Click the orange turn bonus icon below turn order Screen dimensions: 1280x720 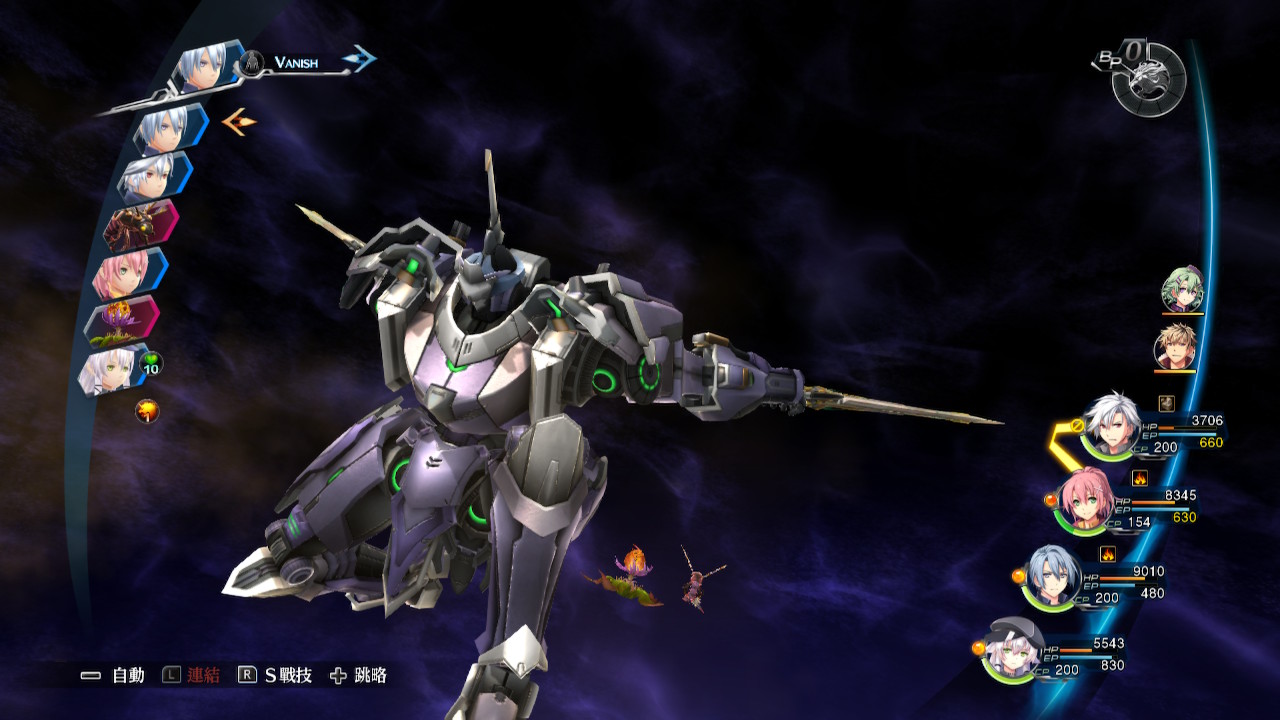147,410
